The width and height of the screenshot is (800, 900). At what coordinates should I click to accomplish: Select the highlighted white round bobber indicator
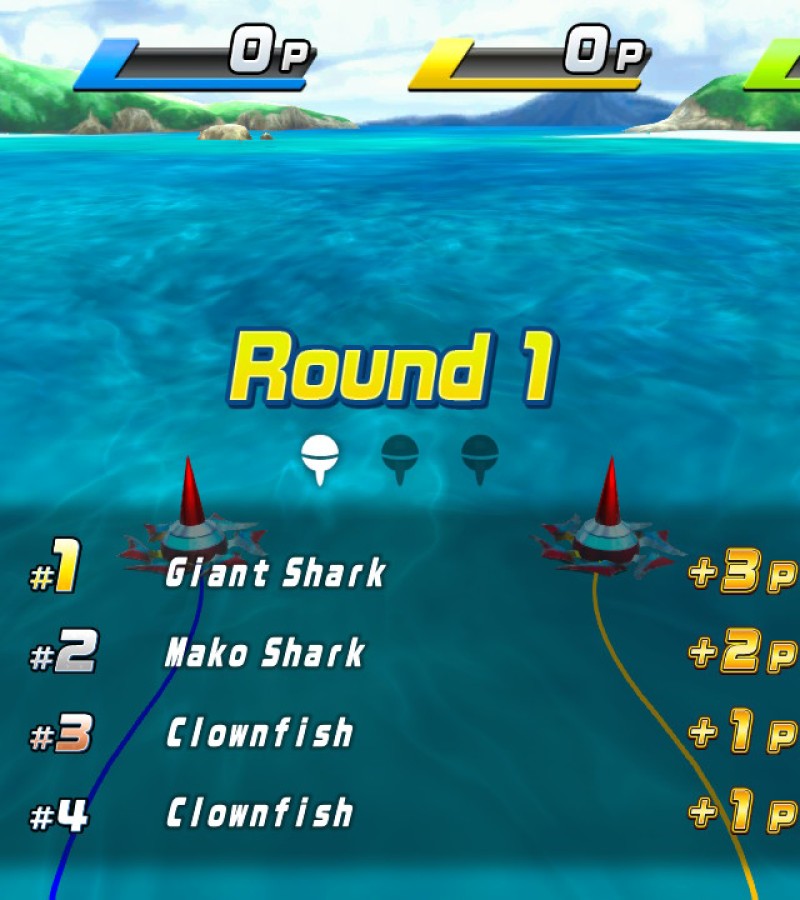(319, 459)
